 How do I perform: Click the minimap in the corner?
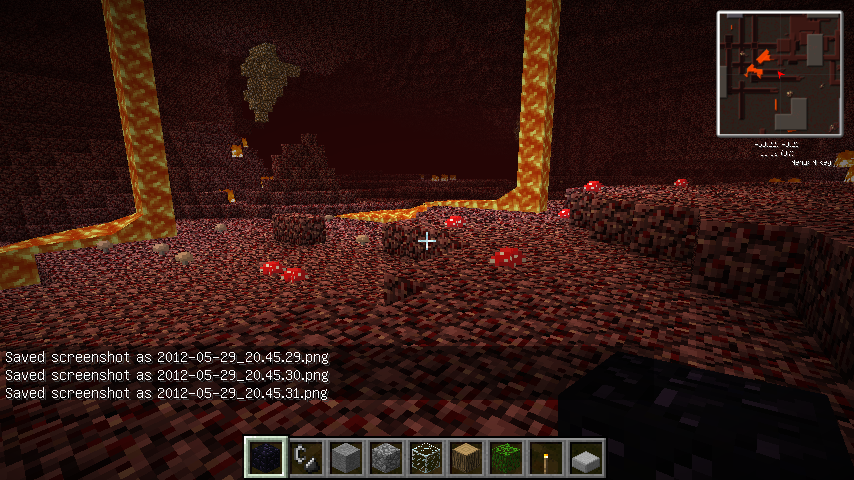coord(779,73)
